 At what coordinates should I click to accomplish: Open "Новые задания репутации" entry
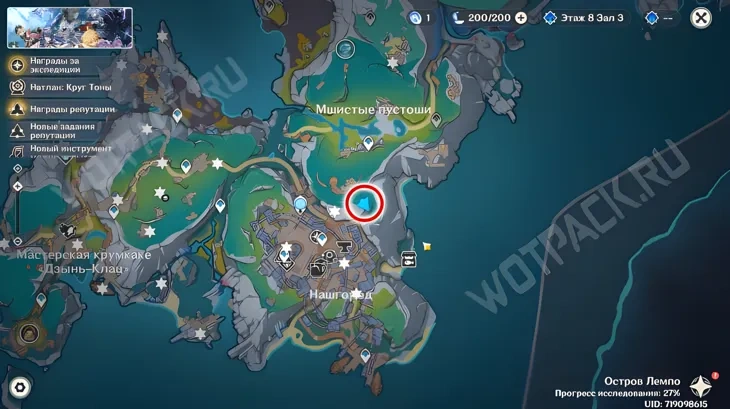[62, 131]
